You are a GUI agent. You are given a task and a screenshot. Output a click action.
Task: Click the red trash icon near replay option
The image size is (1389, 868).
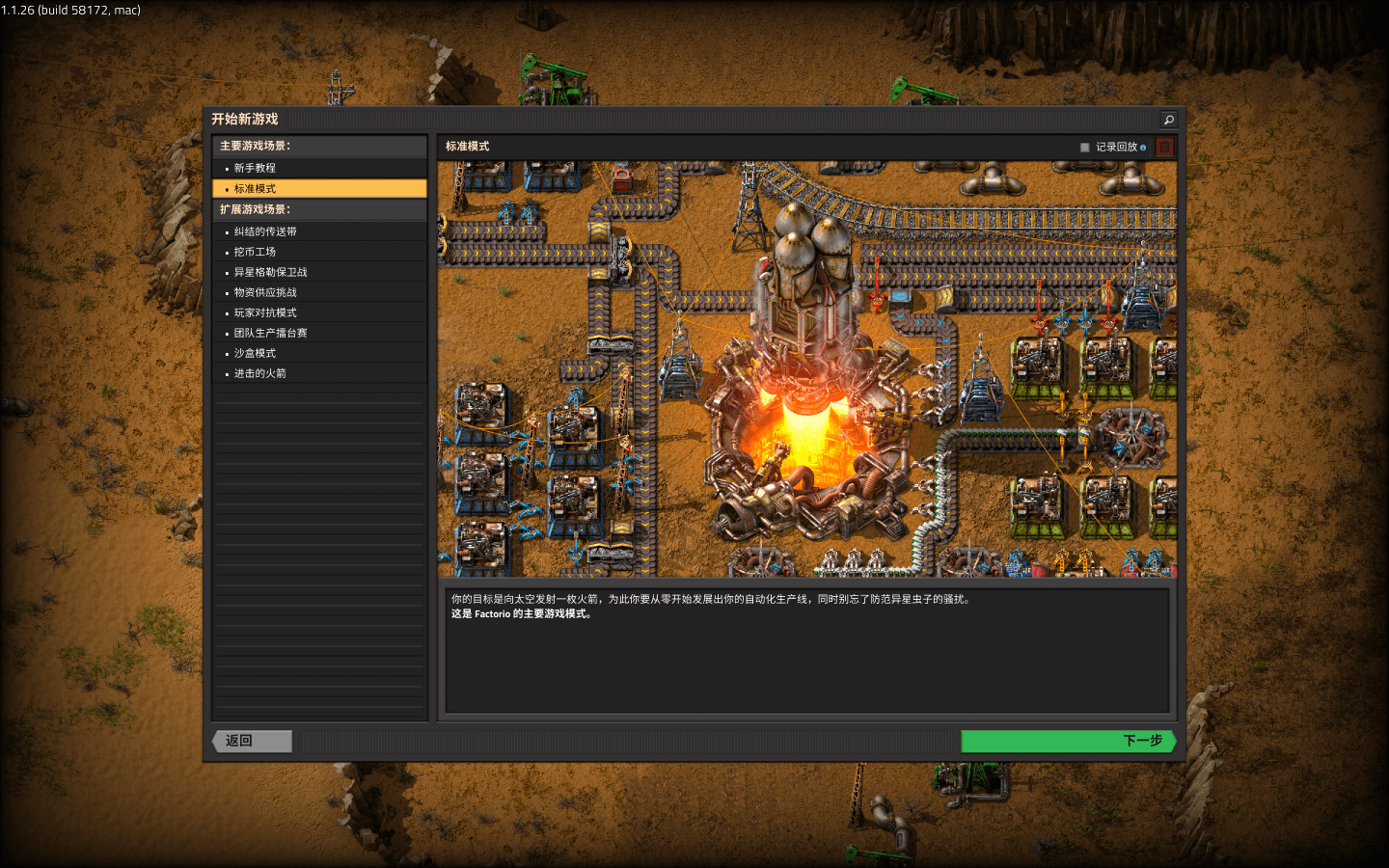tap(1164, 146)
